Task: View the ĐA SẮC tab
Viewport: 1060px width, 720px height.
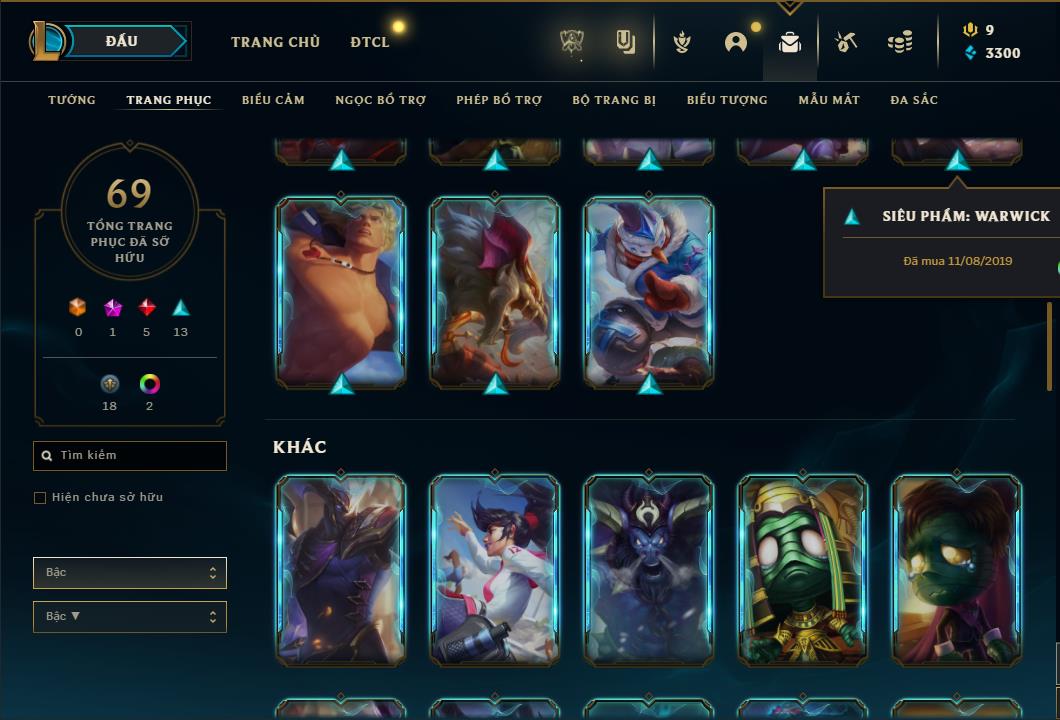Action: pos(914,100)
